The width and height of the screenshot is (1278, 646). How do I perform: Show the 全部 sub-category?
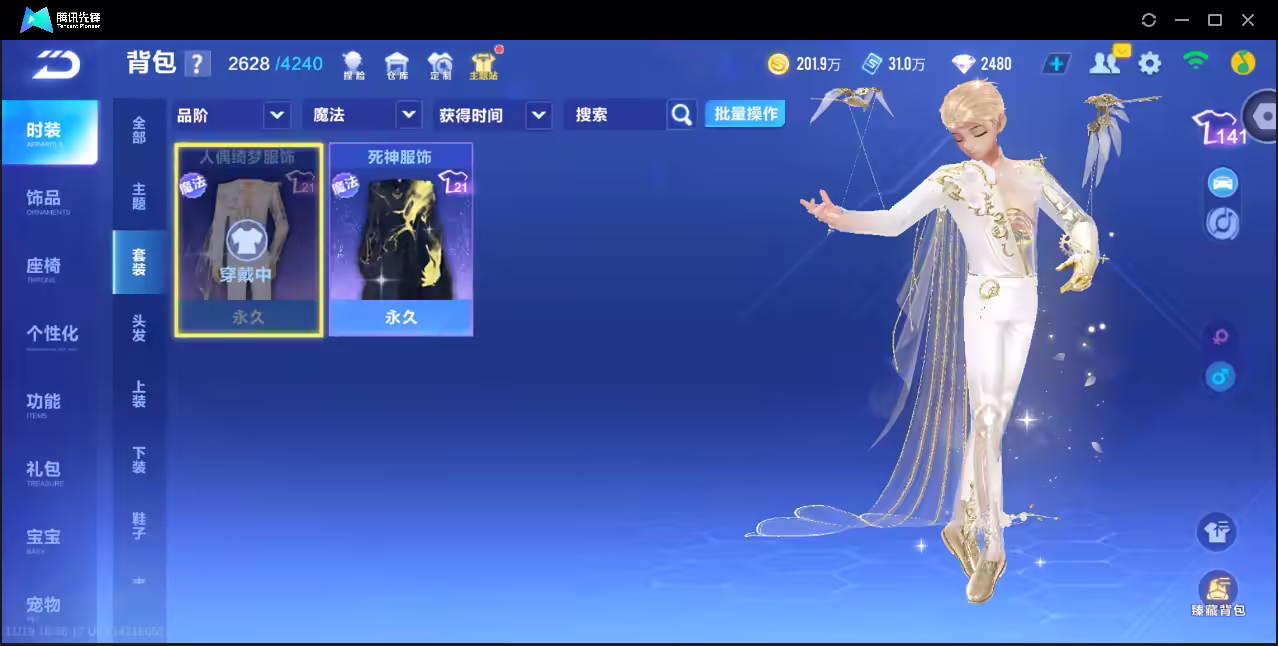(139, 130)
